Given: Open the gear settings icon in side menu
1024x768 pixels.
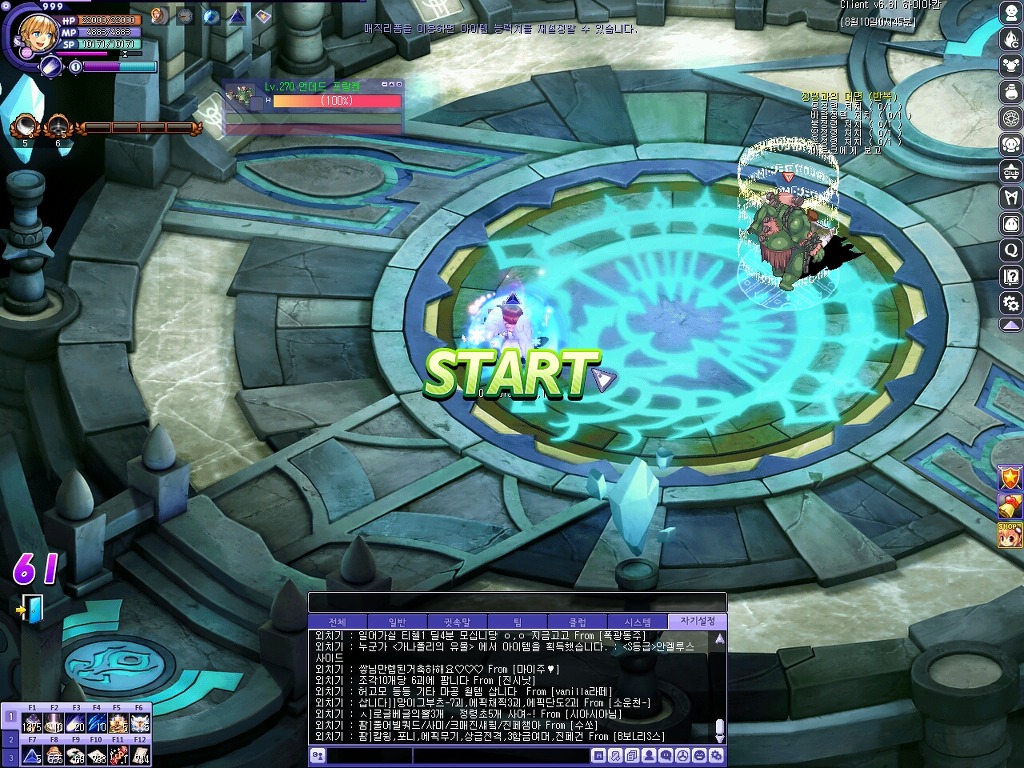Looking at the screenshot, I should point(1011,302).
